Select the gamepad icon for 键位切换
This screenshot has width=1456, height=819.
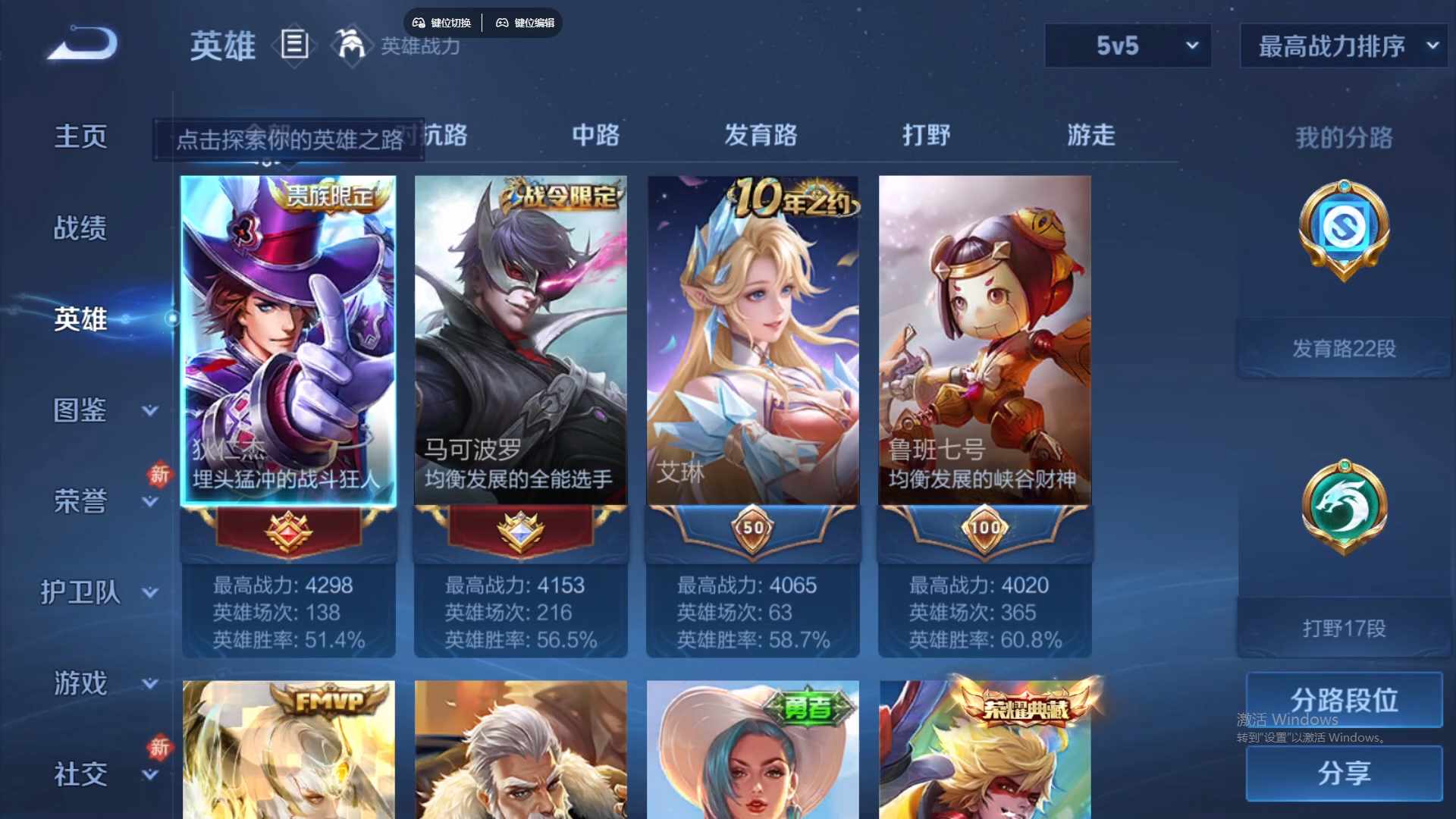pyautogui.click(x=418, y=22)
